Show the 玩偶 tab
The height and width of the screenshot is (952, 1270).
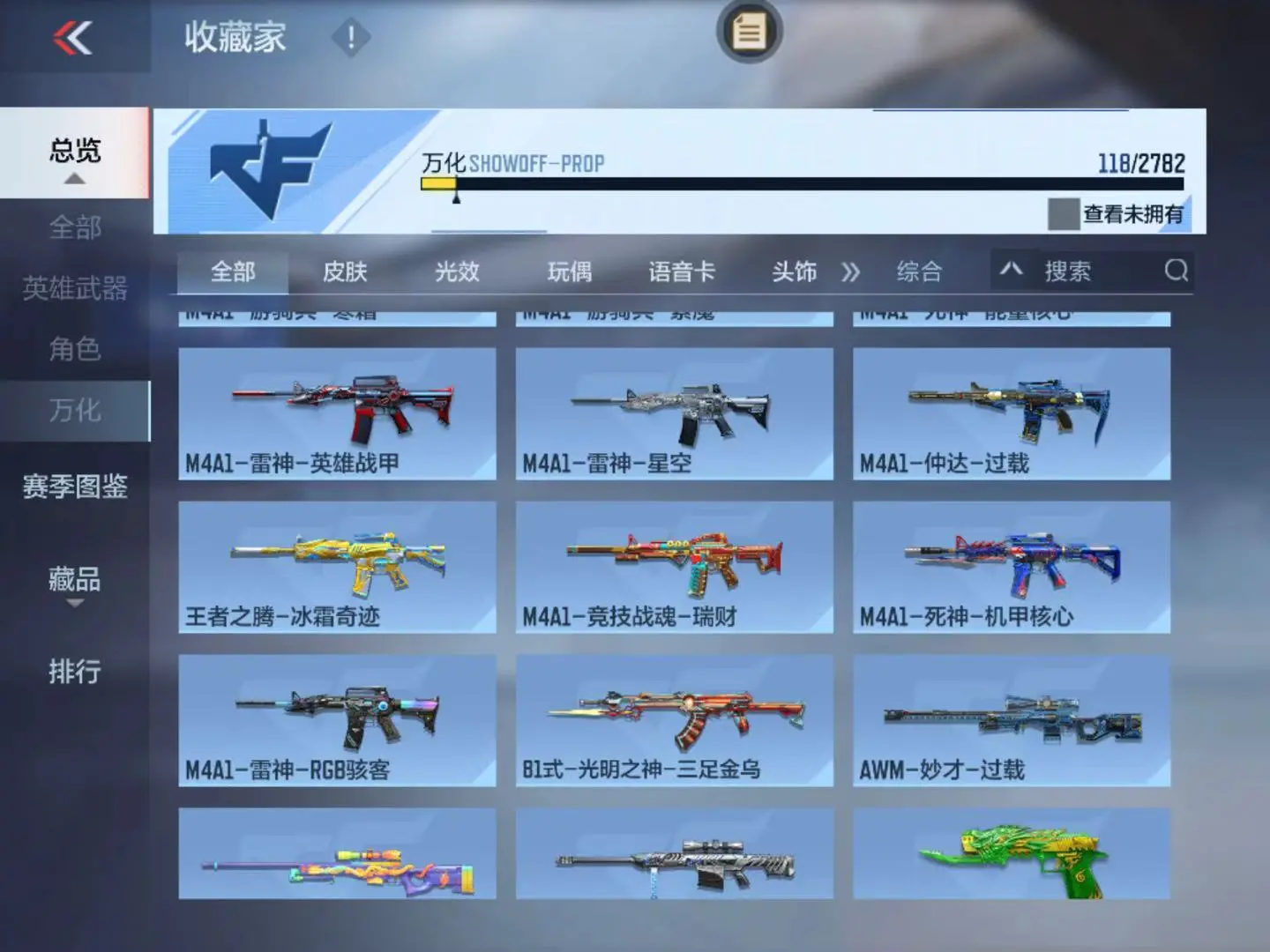569,271
